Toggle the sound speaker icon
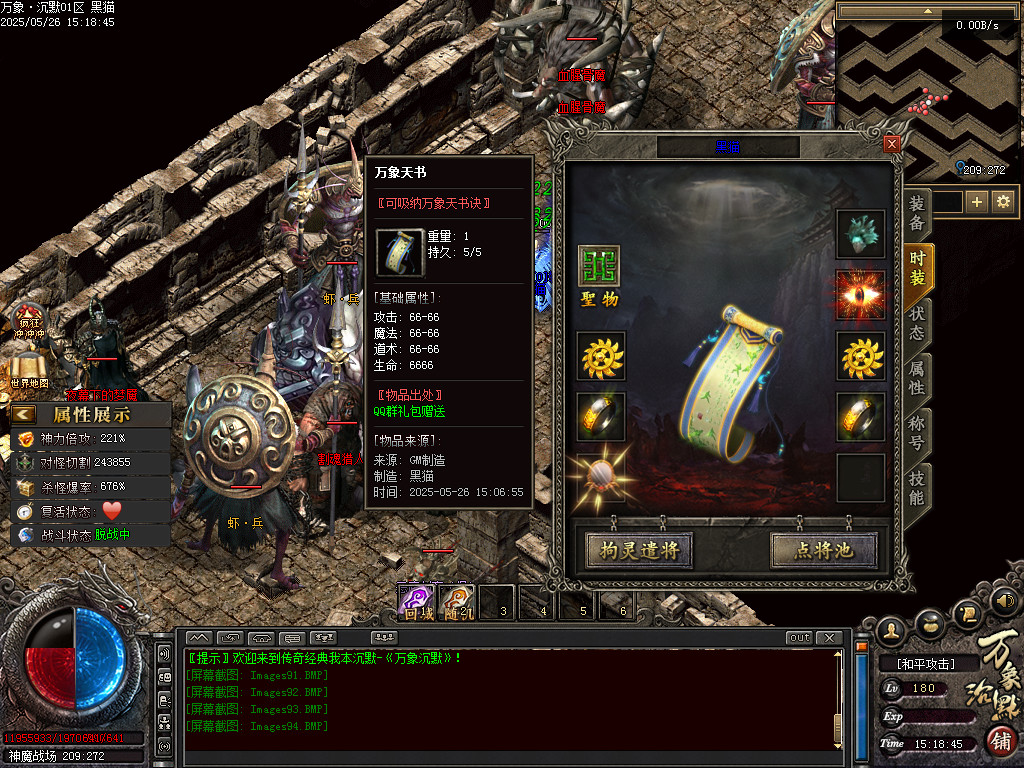Screen dimensions: 1024x768 pyautogui.click(x=1005, y=602)
